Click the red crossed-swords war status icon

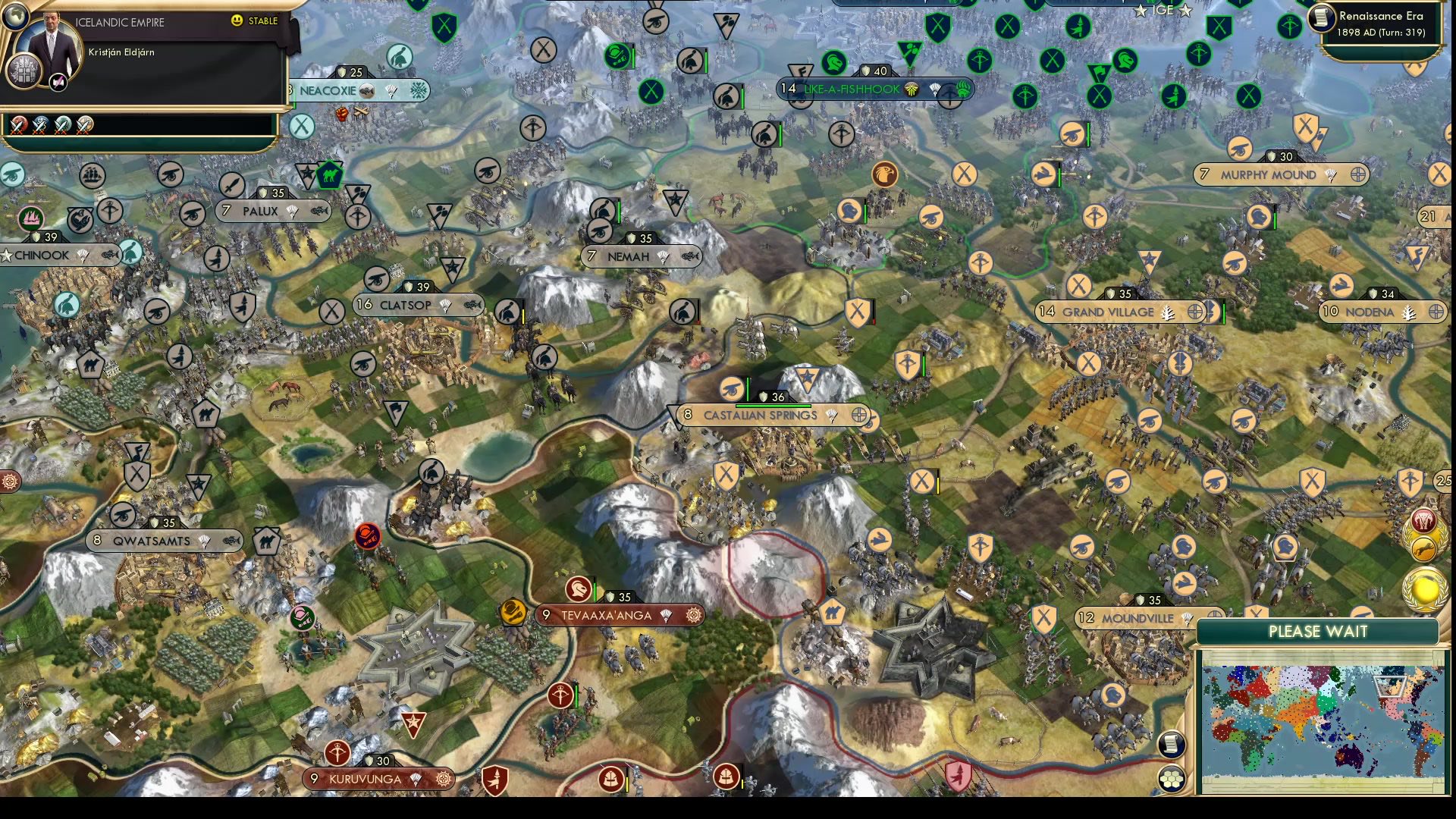point(18,125)
